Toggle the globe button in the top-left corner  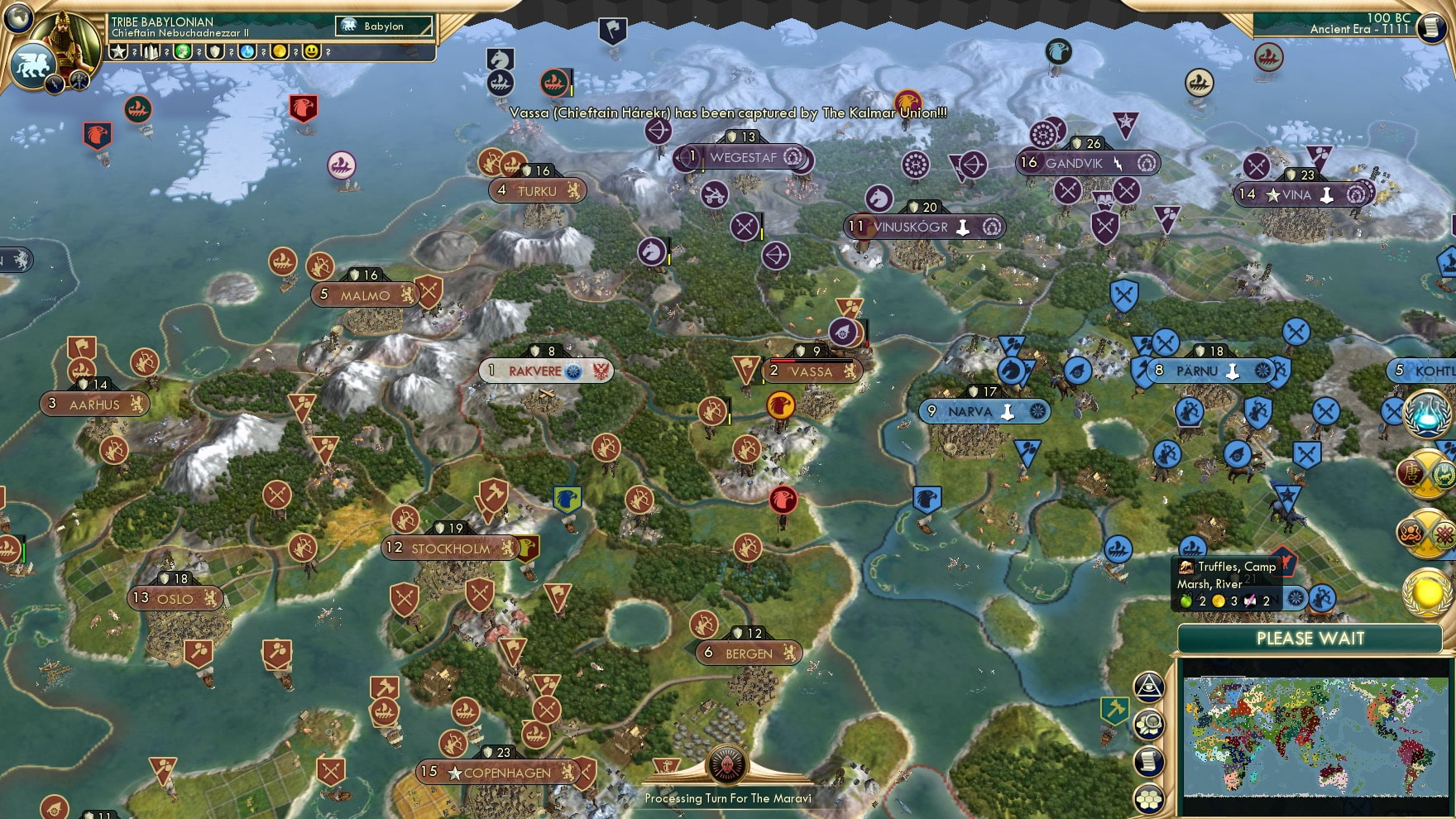pyautogui.click(x=19, y=20)
